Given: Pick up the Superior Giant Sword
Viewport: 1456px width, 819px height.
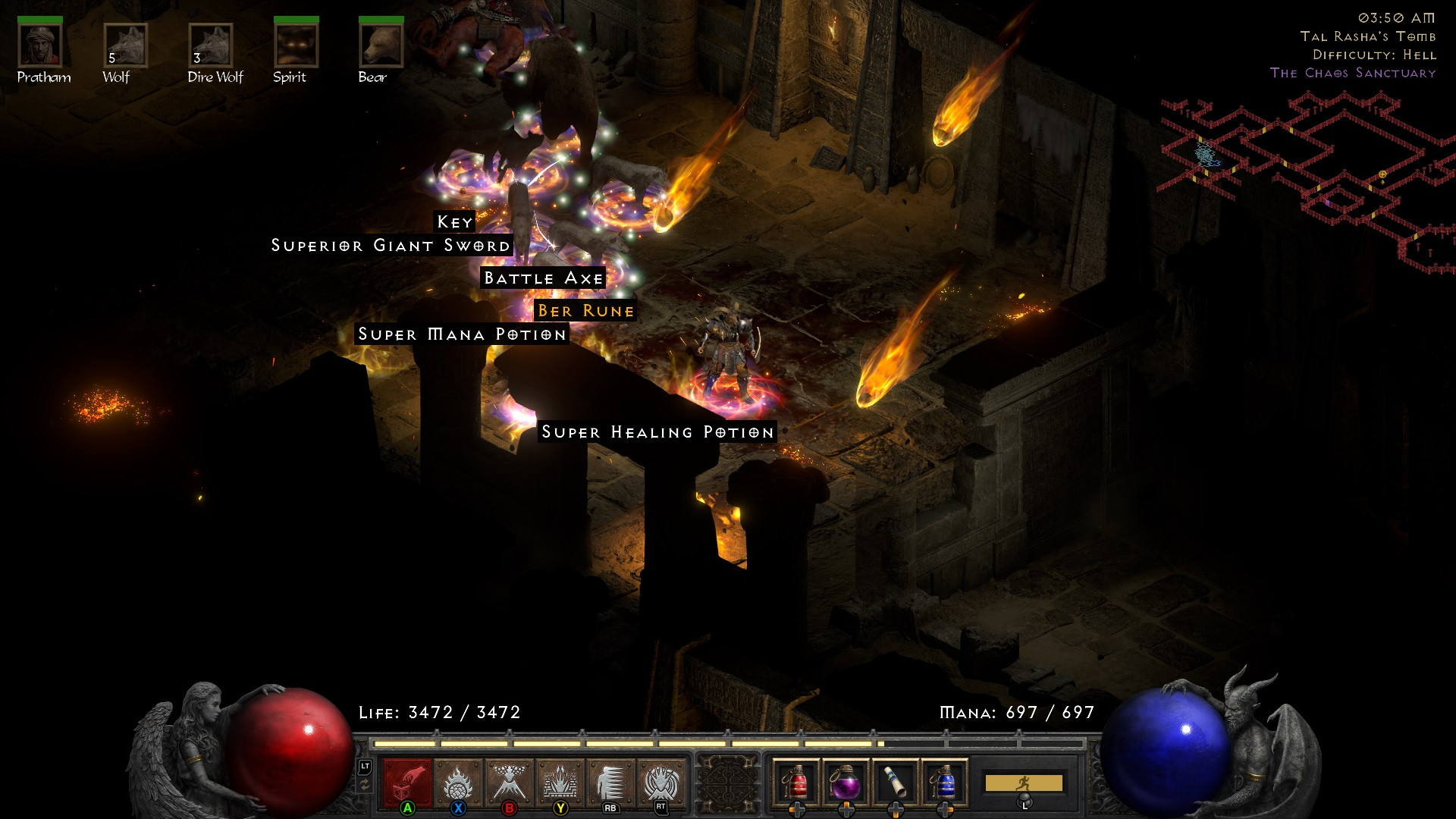Looking at the screenshot, I should (391, 245).
